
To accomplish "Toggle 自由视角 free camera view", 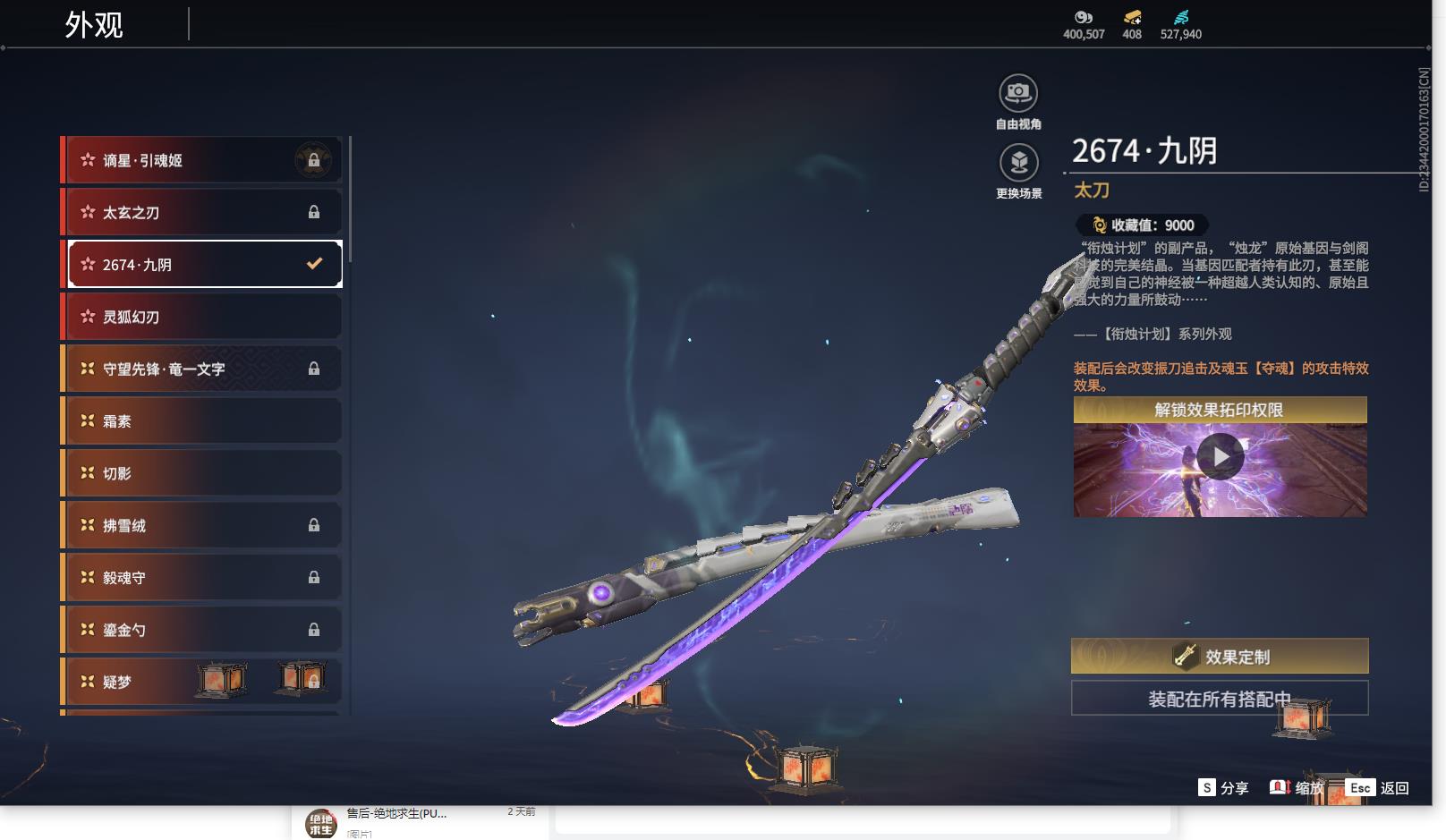I will (1018, 93).
